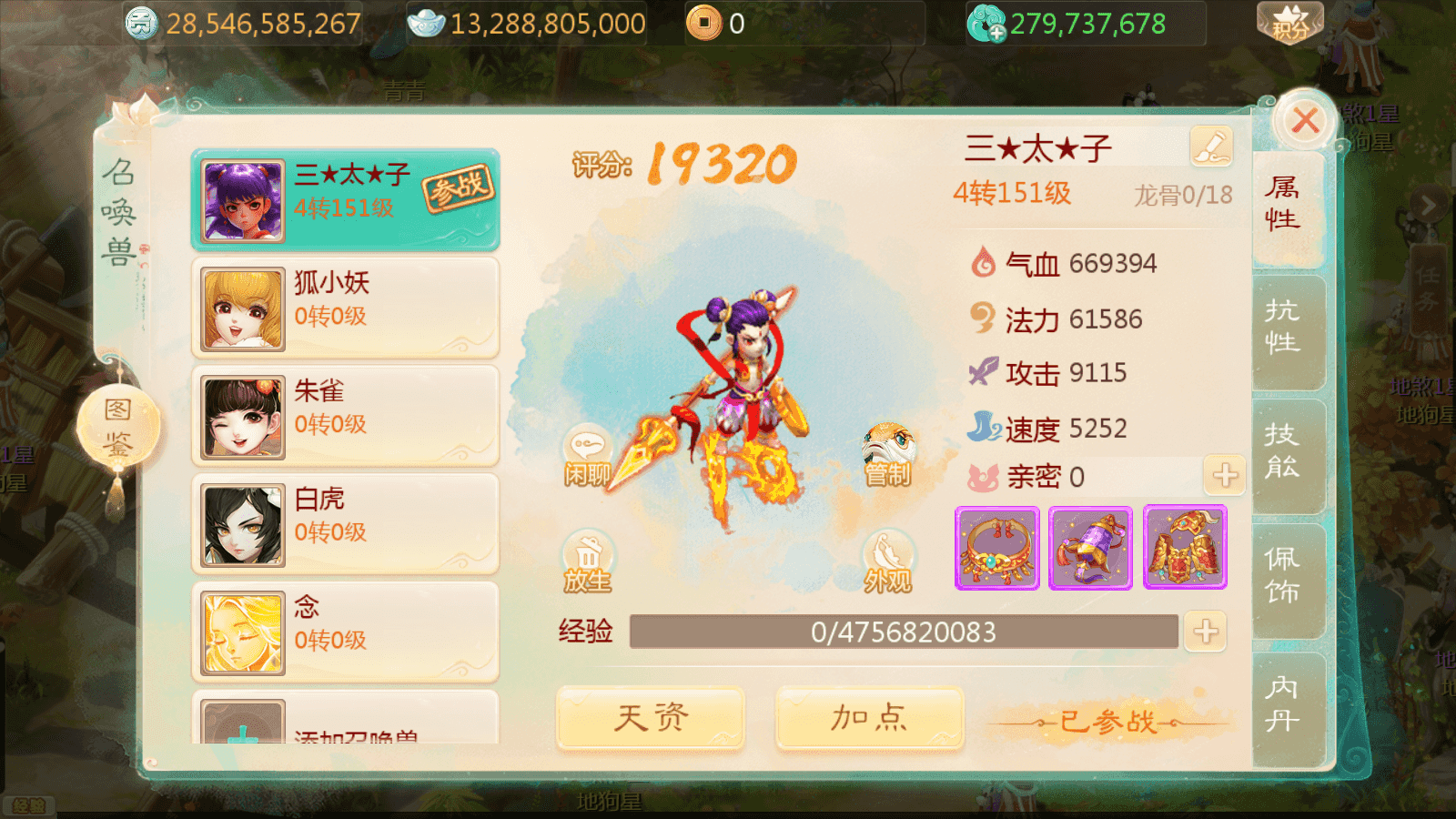This screenshot has height=819, width=1456.
Task: Select the first equipment item thumbnail
Action: [996, 549]
